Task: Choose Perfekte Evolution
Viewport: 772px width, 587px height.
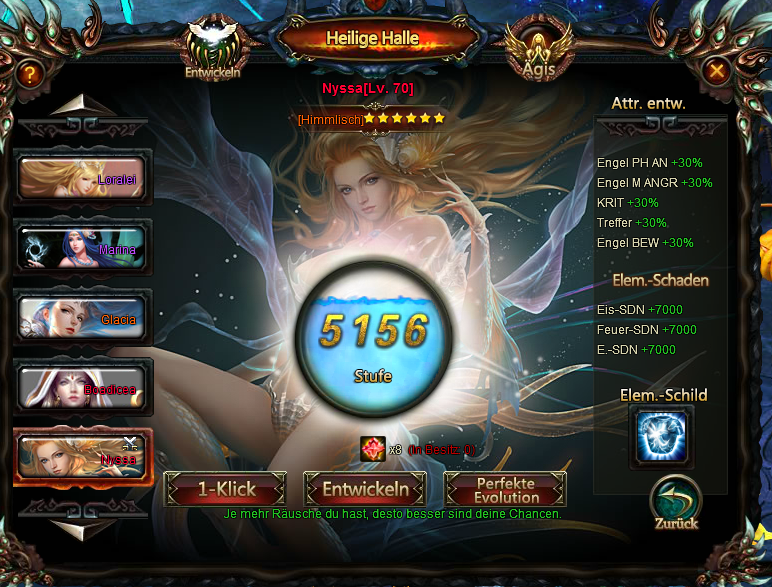Action: click(x=506, y=489)
